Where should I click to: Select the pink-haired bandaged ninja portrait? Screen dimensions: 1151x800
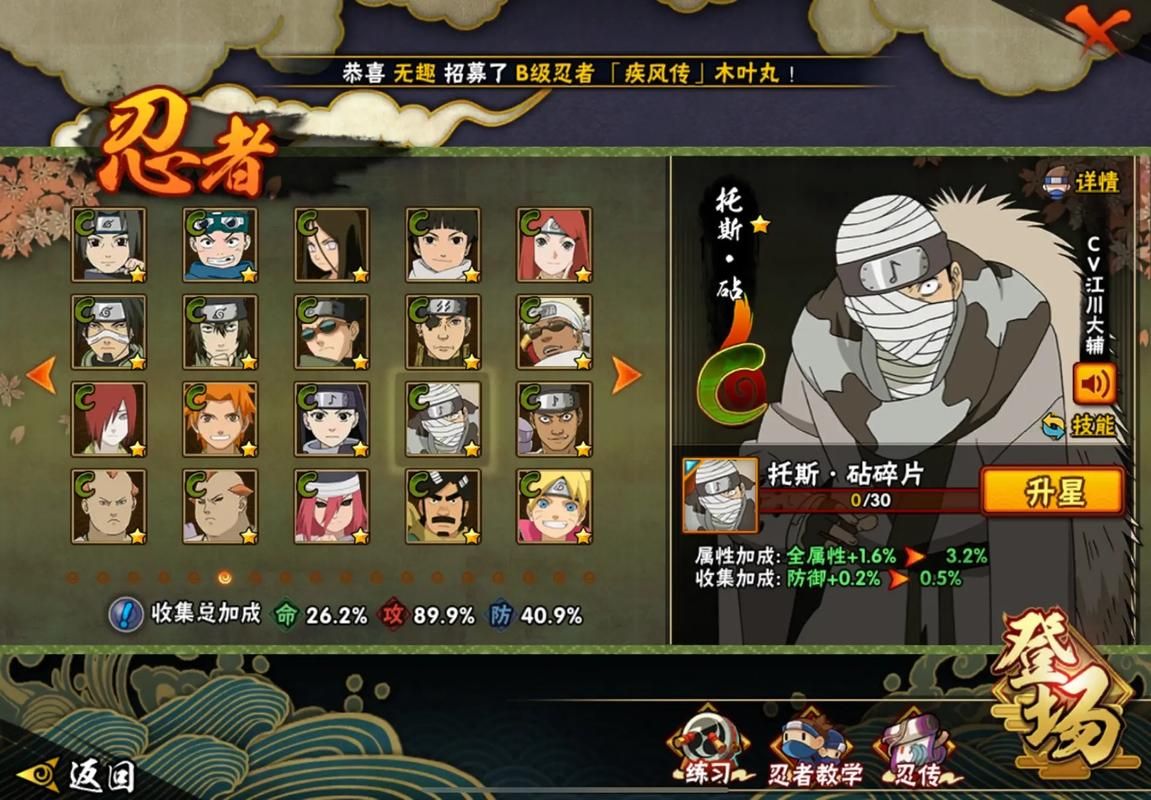[x=331, y=507]
